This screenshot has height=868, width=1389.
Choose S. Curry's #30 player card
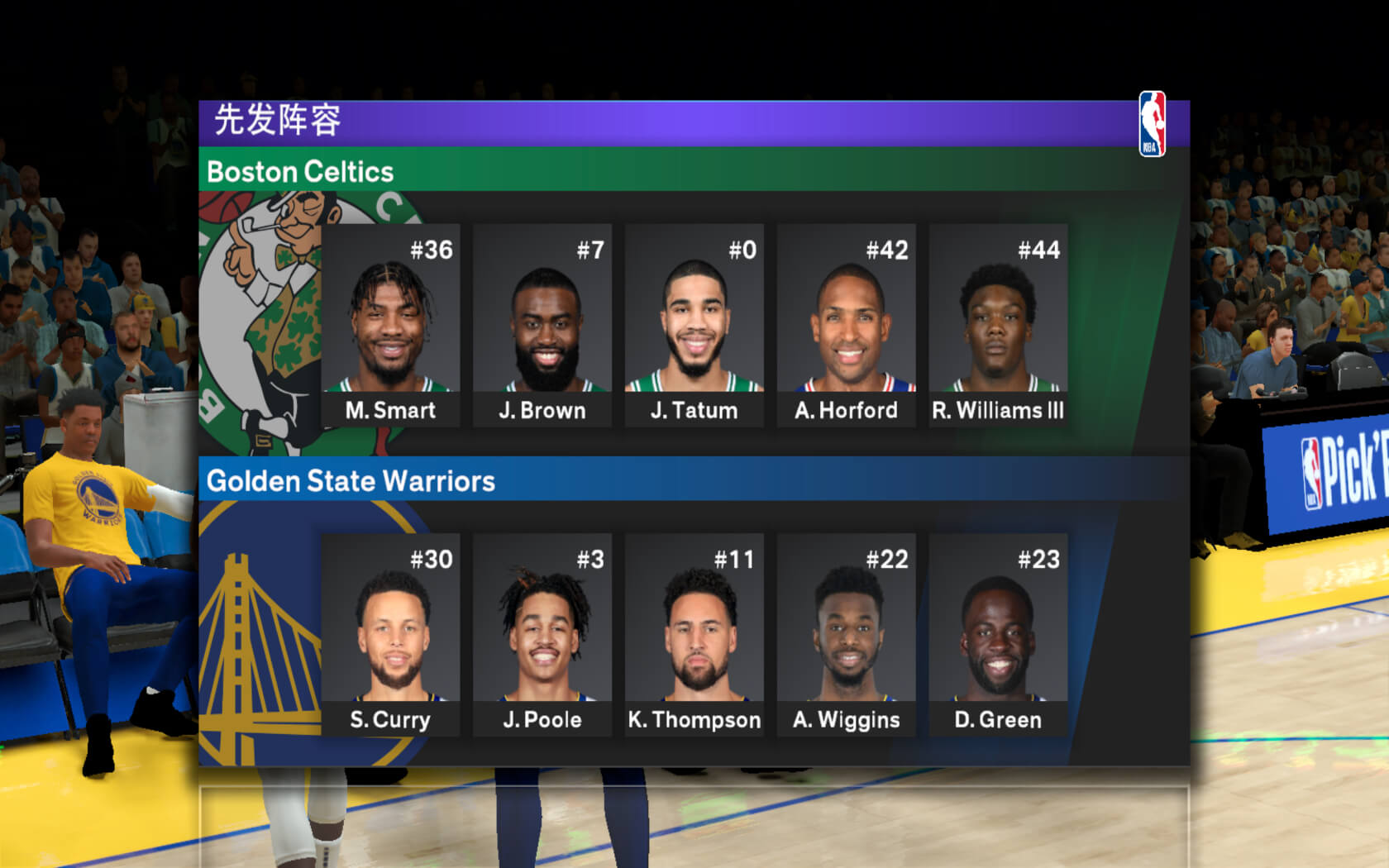coord(390,634)
